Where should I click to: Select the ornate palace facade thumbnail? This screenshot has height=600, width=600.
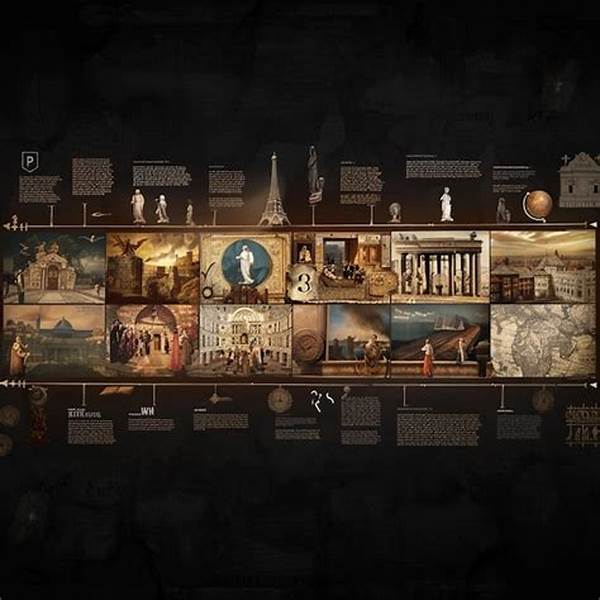coord(245,340)
